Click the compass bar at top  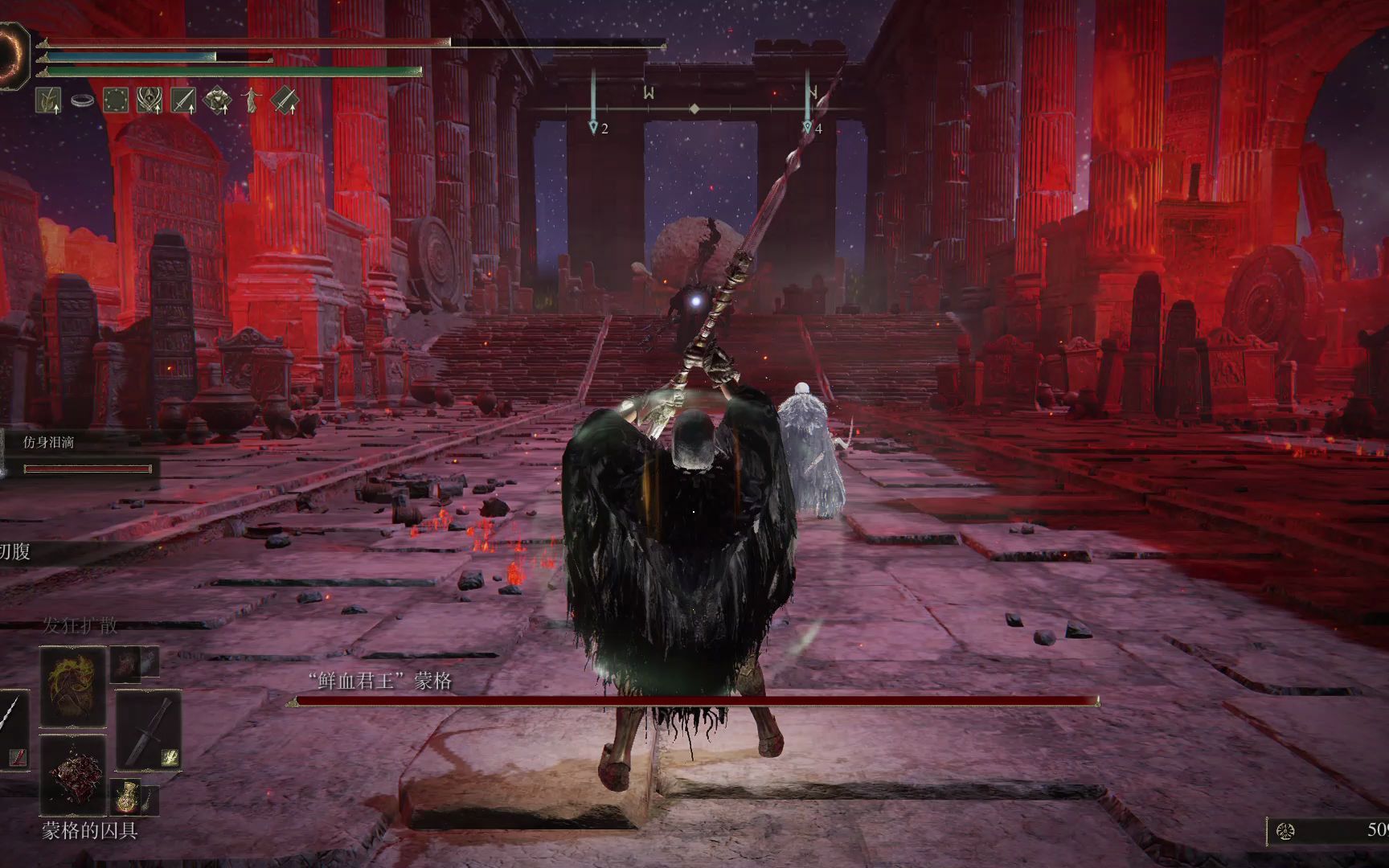pyautogui.click(x=694, y=108)
